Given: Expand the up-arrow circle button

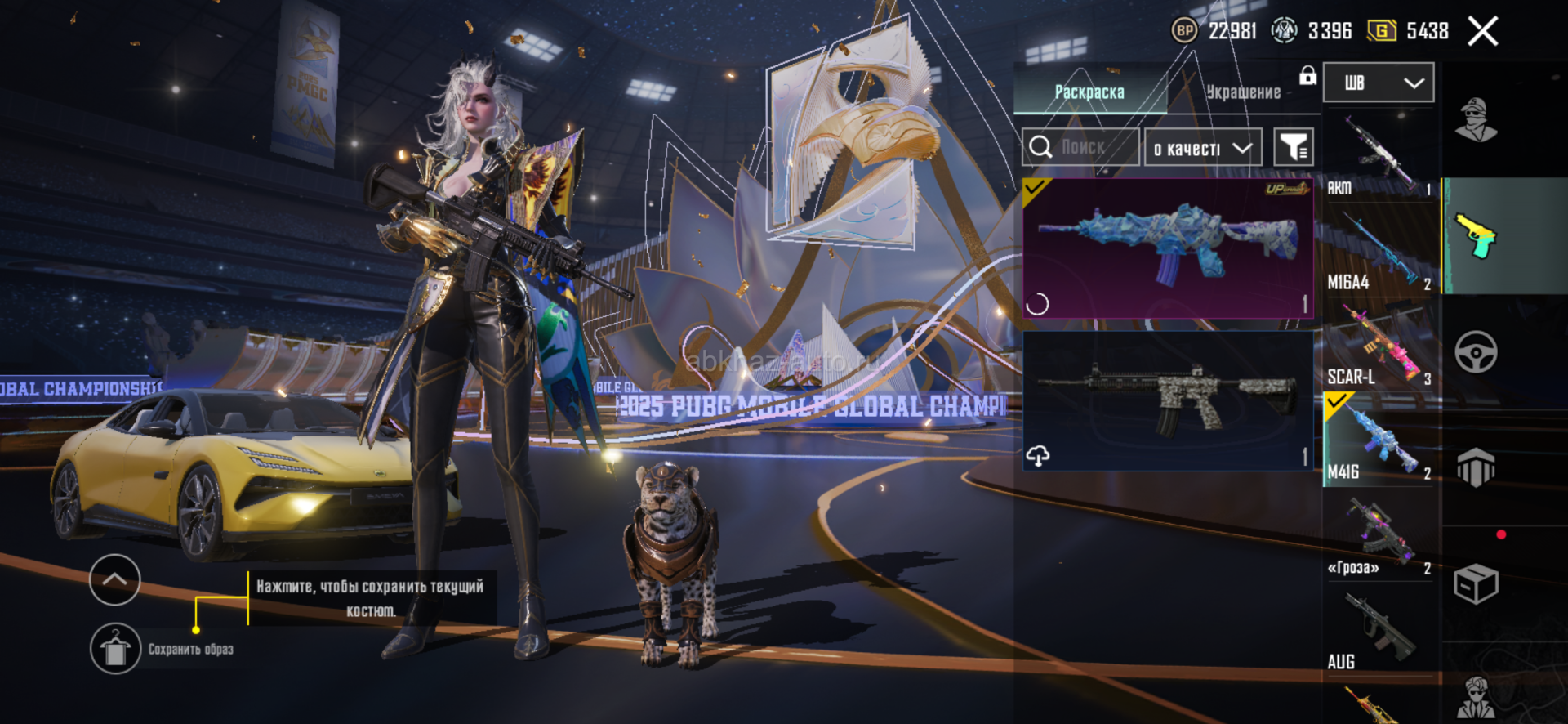Looking at the screenshot, I should [x=114, y=579].
